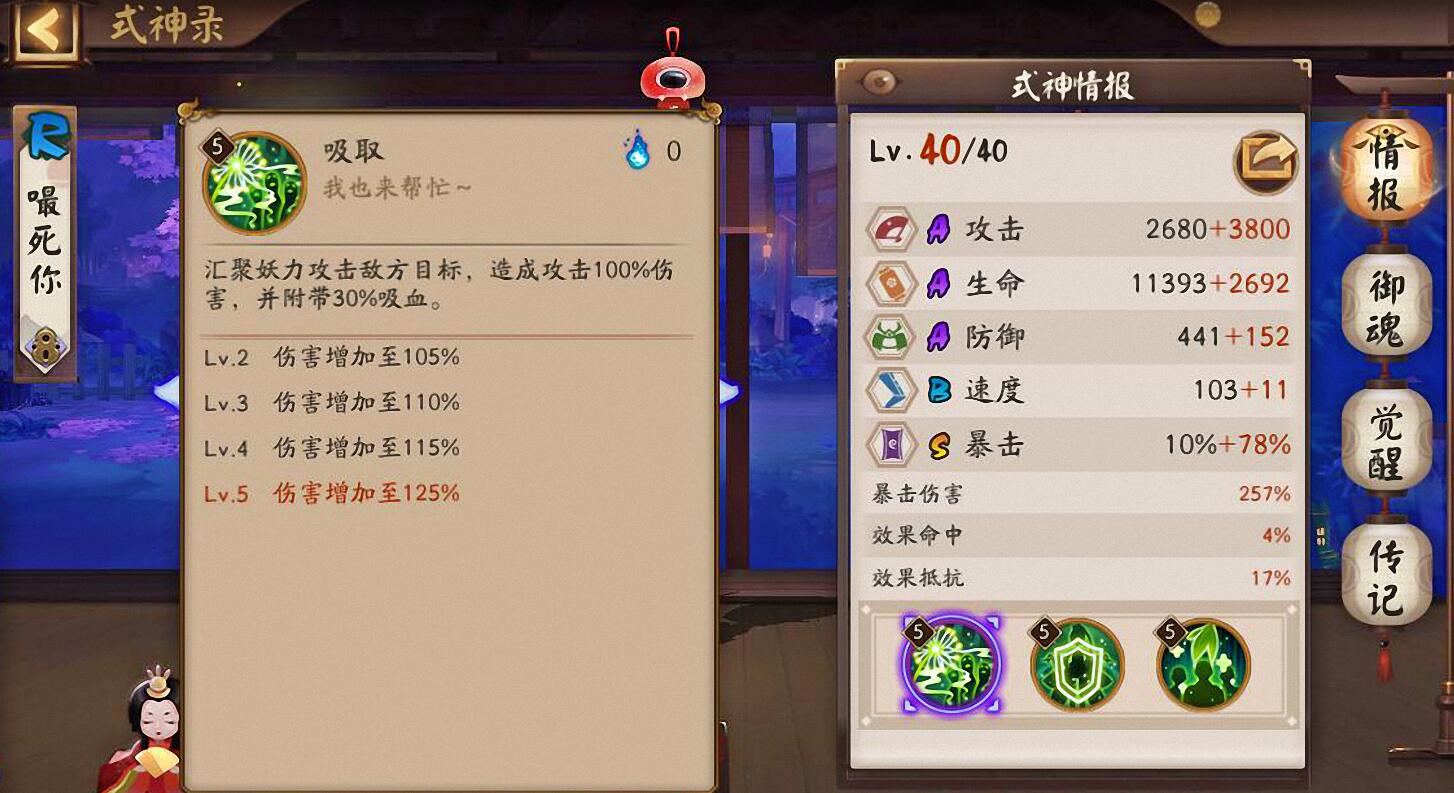This screenshot has height=793, width=1454.
Task: Open the 觉醒 lantern tab
Action: [x=1388, y=440]
